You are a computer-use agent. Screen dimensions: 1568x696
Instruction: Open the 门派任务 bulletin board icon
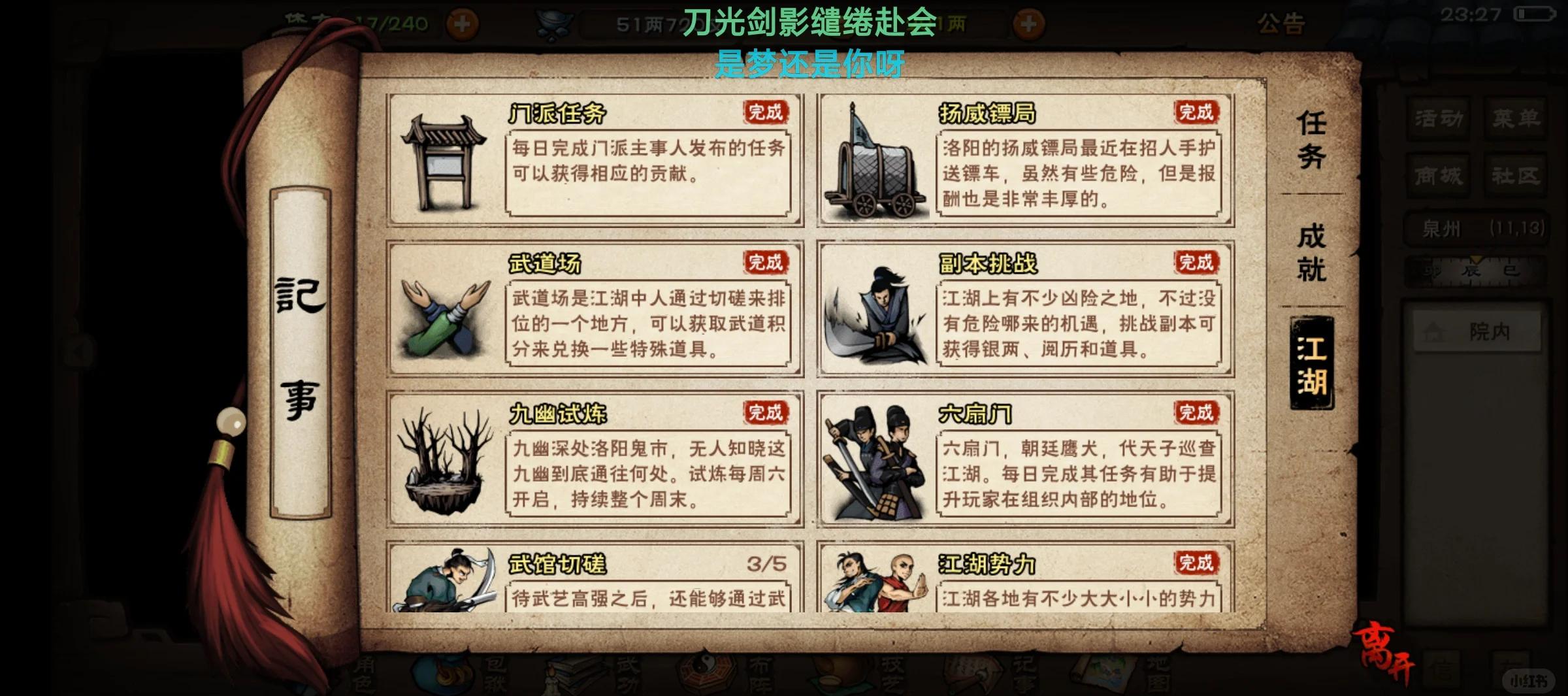tap(444, 163)
